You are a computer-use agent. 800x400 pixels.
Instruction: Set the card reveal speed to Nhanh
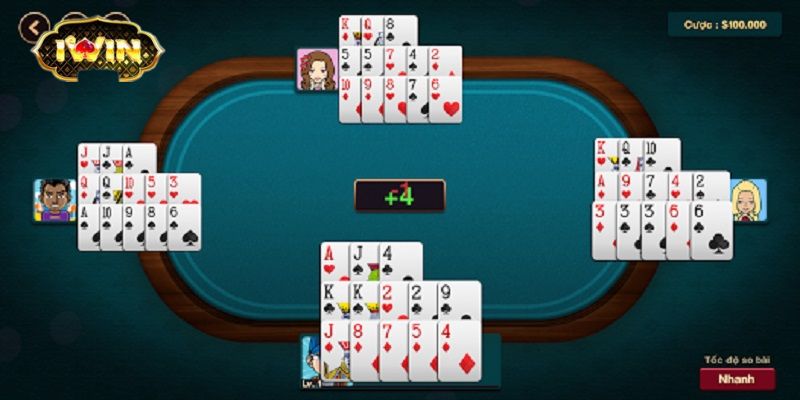pos(737,379)
